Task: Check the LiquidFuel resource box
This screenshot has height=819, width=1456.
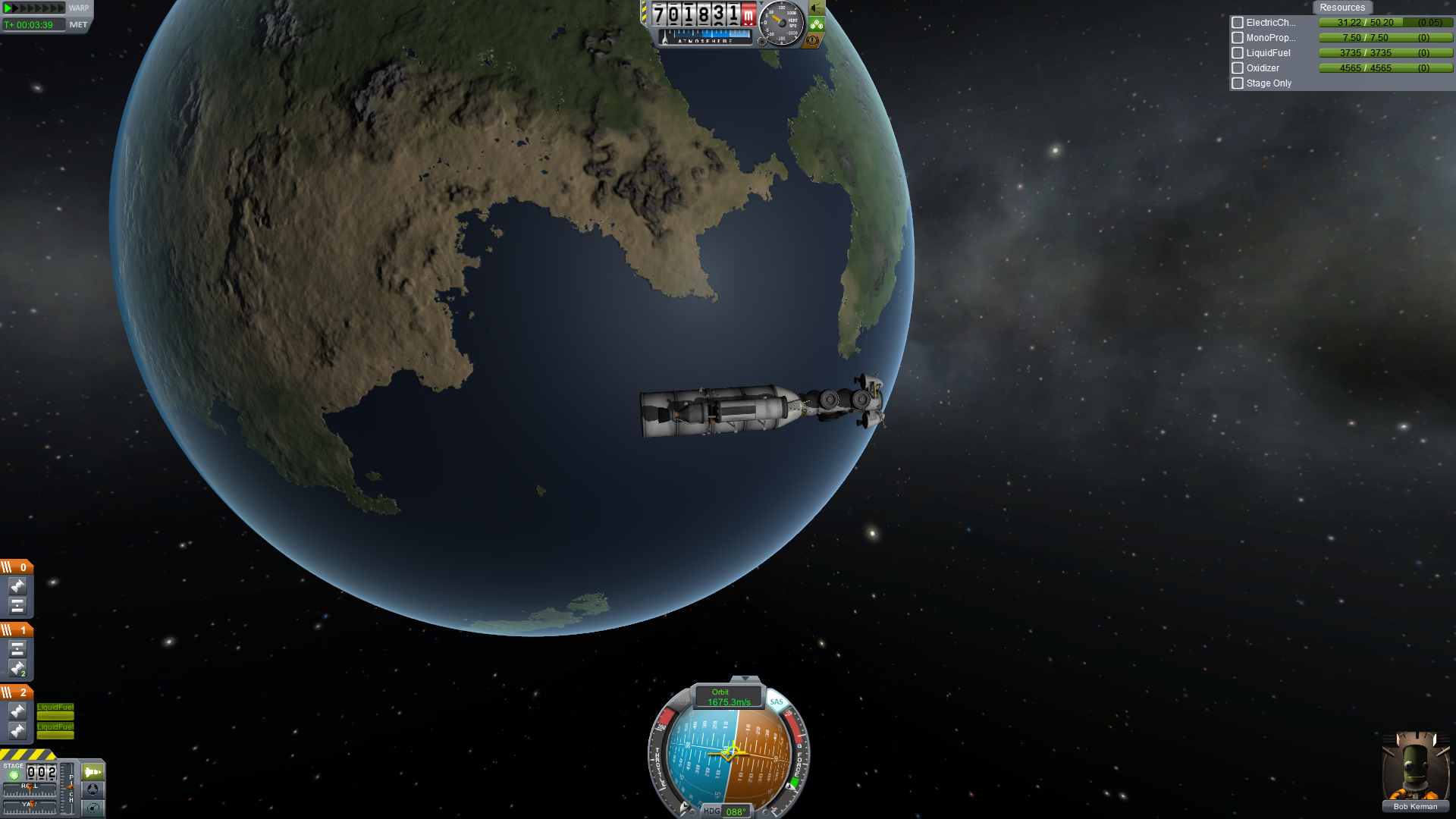Action: pyautogui.click(x=1238, y=53)
